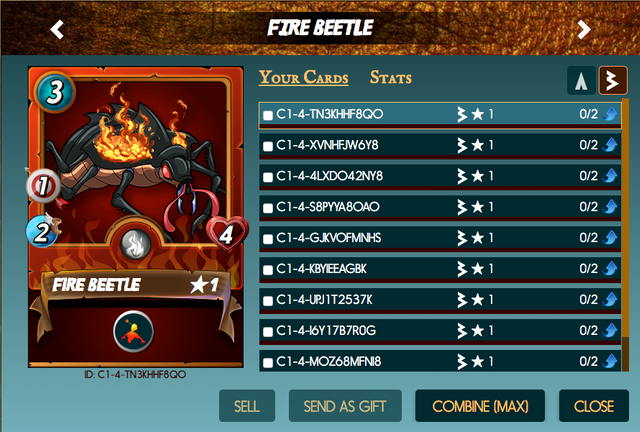Close the Fire Beetle card window
Viewport: 640px width, 432px height.
(x=594, y=406)
